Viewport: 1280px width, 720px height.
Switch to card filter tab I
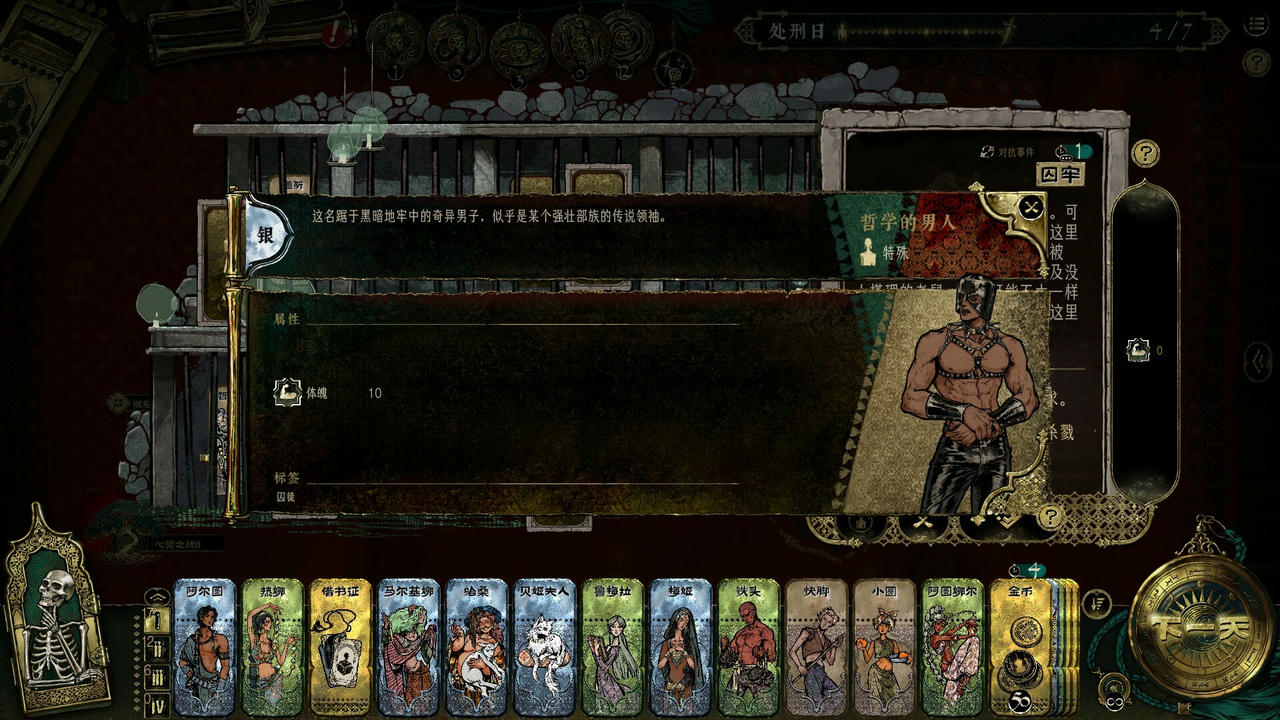pyautogui.click(x=155, y=621)
